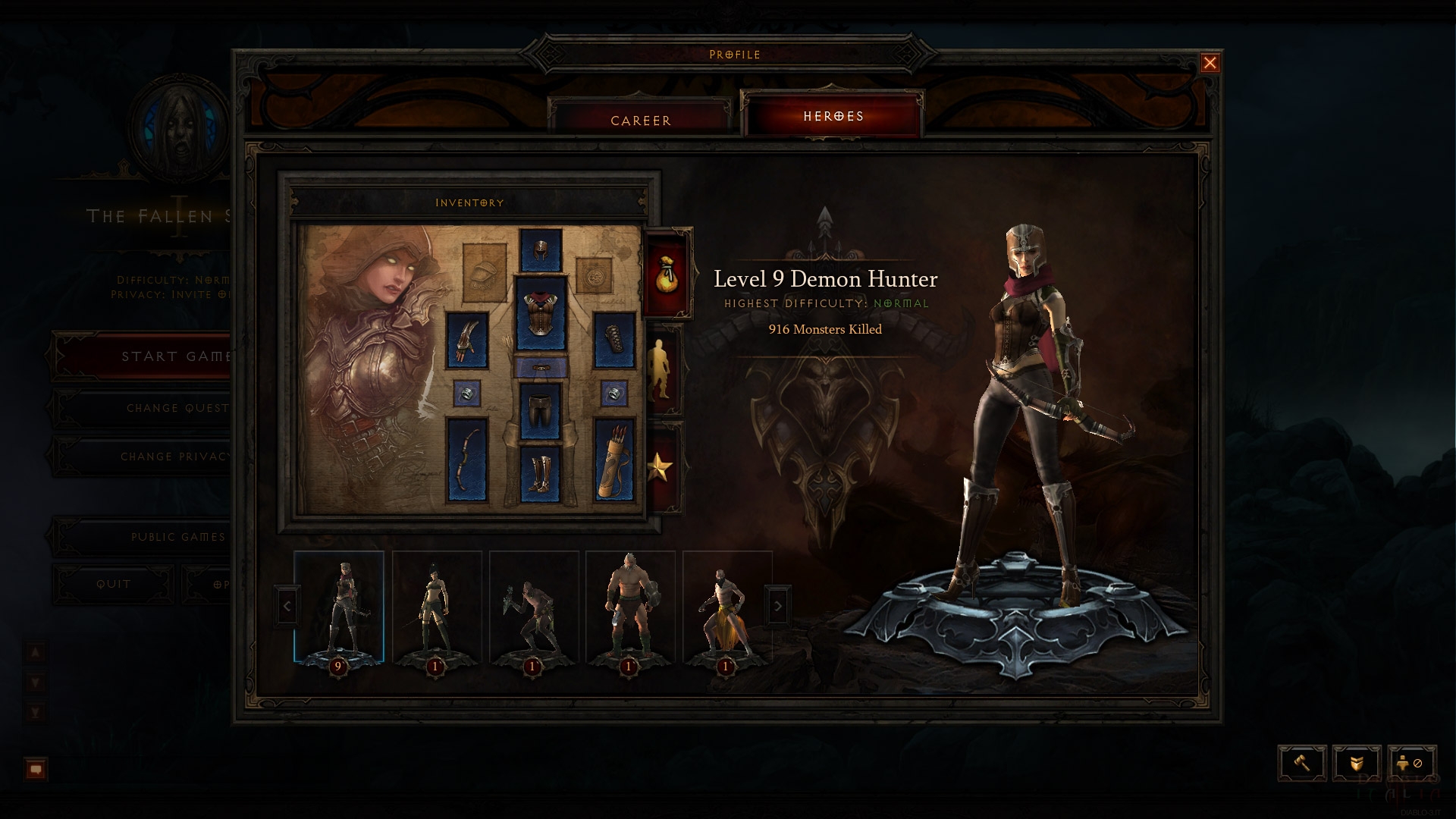
Task: Select the boots equipment slot
Action: (540, 474)
